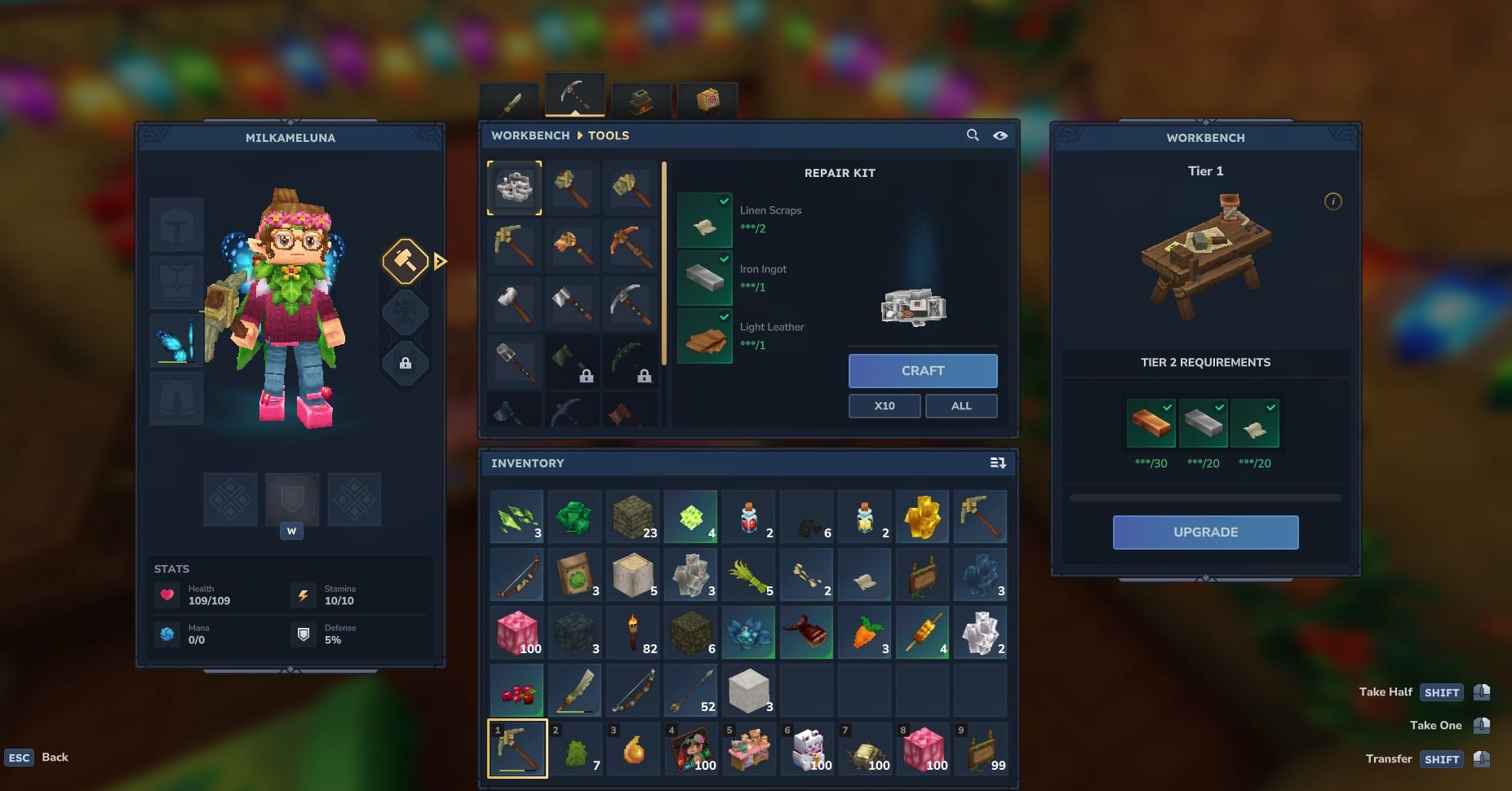Viewport: 1512px width, 791px height.
Task: Open the workbench recipe search
Action: tap(973, 135)
